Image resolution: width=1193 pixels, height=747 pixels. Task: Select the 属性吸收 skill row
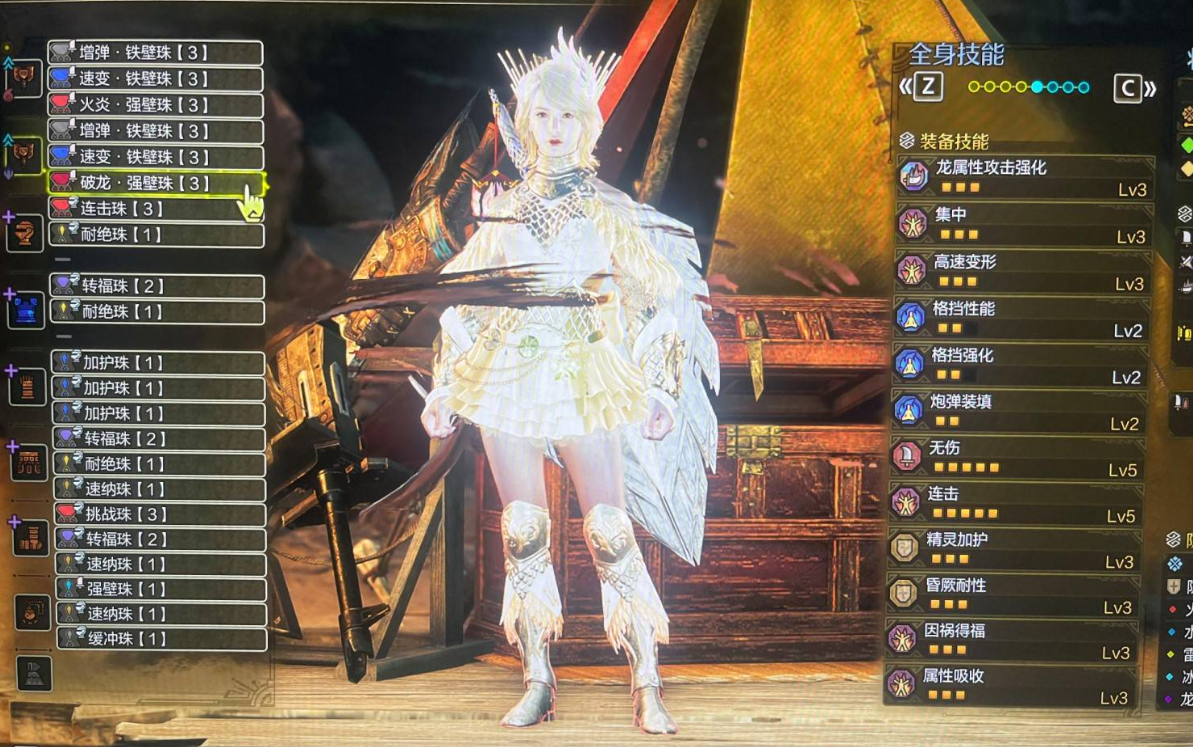[x=1012, y=686]
